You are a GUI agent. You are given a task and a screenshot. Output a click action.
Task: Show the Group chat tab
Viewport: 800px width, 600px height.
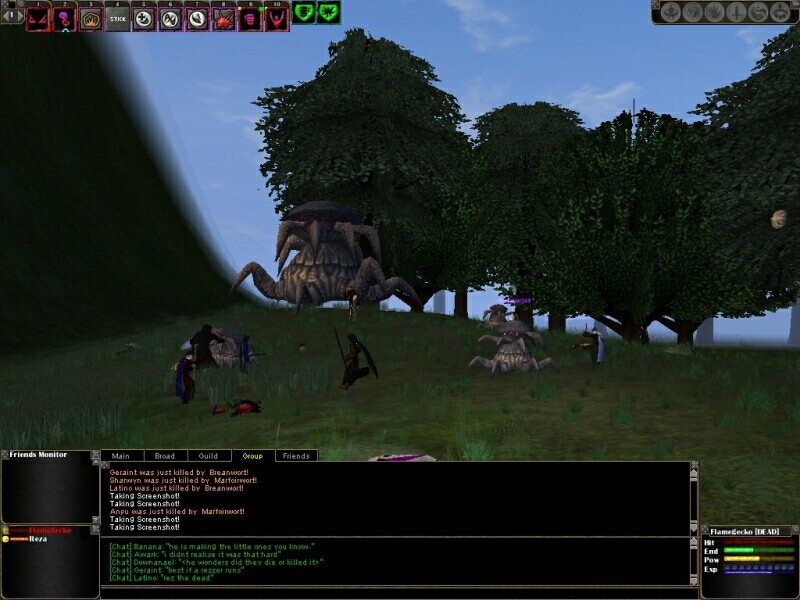tap(253, 456)
